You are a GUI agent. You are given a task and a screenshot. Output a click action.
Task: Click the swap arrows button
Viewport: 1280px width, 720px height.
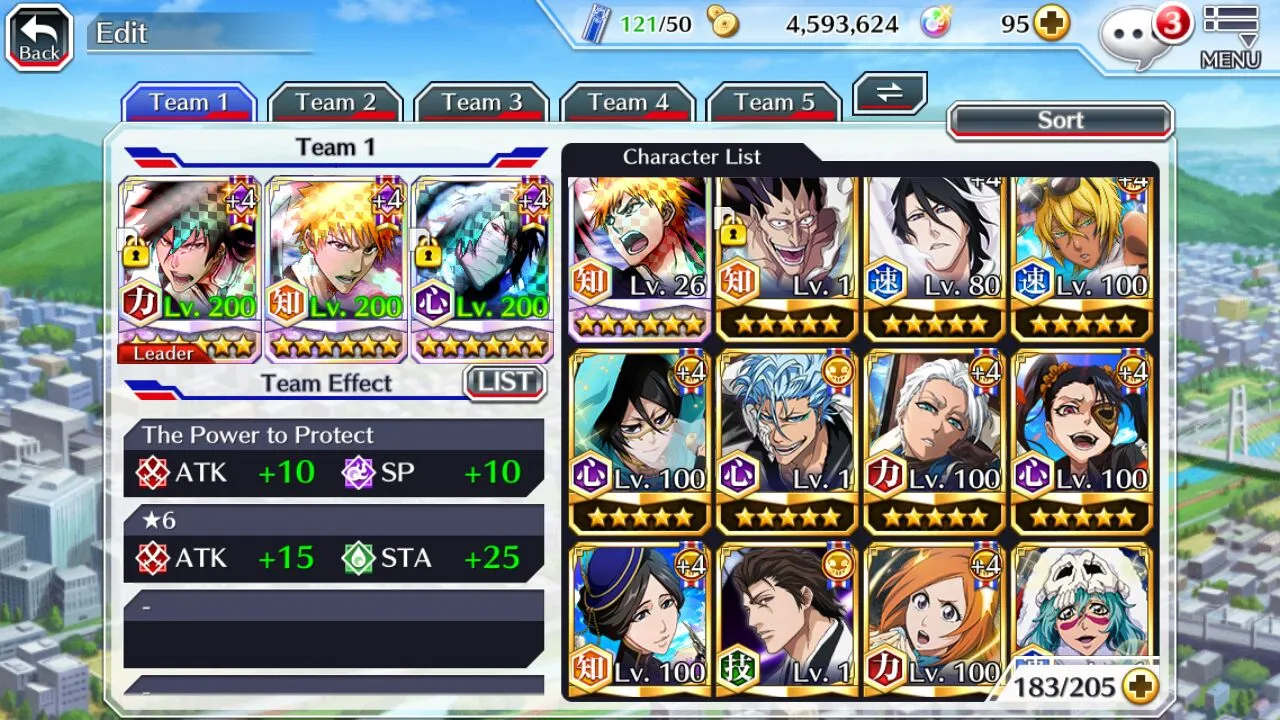pos(889,94)
